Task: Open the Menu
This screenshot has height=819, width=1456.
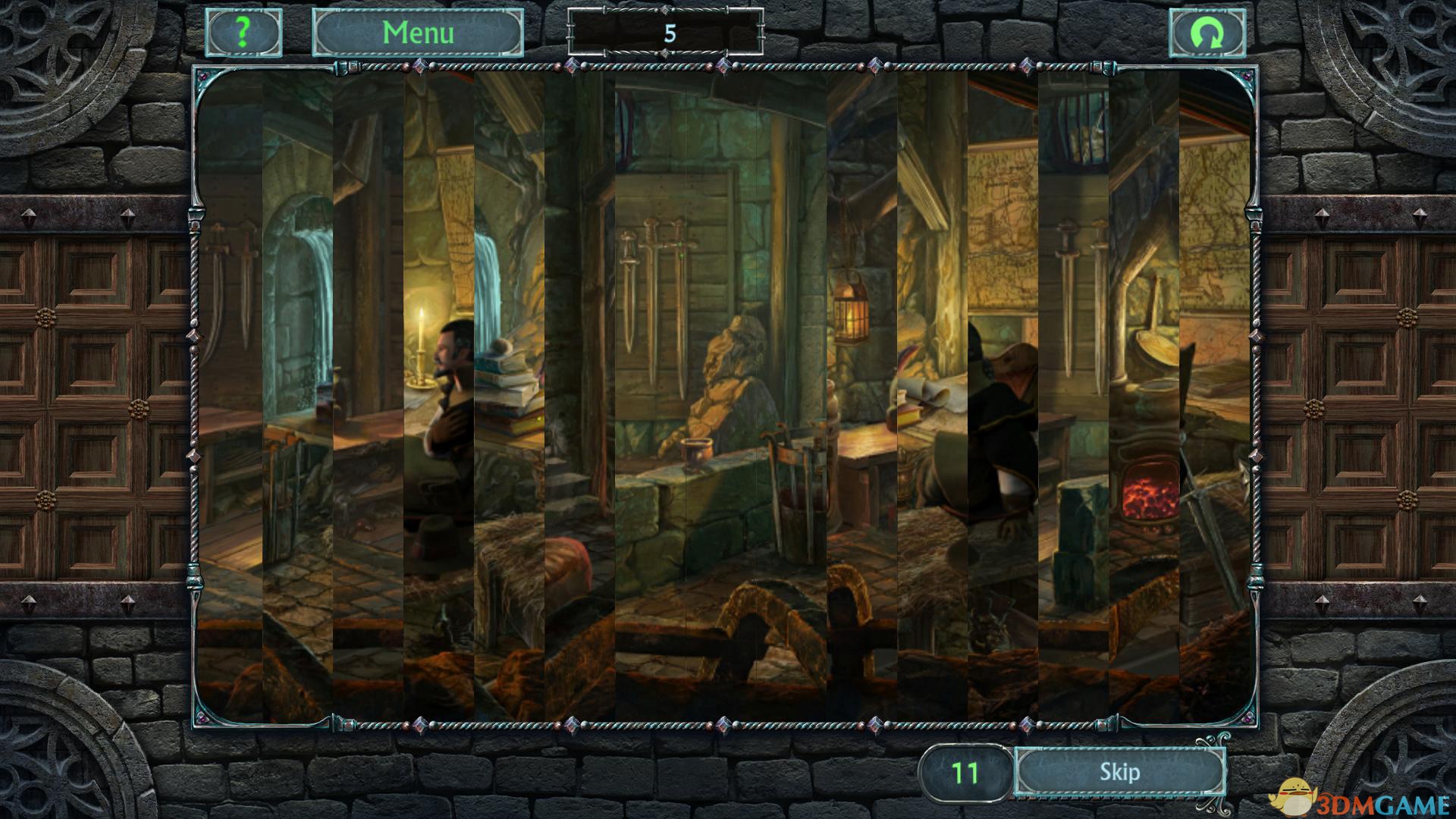Action: 418,33
